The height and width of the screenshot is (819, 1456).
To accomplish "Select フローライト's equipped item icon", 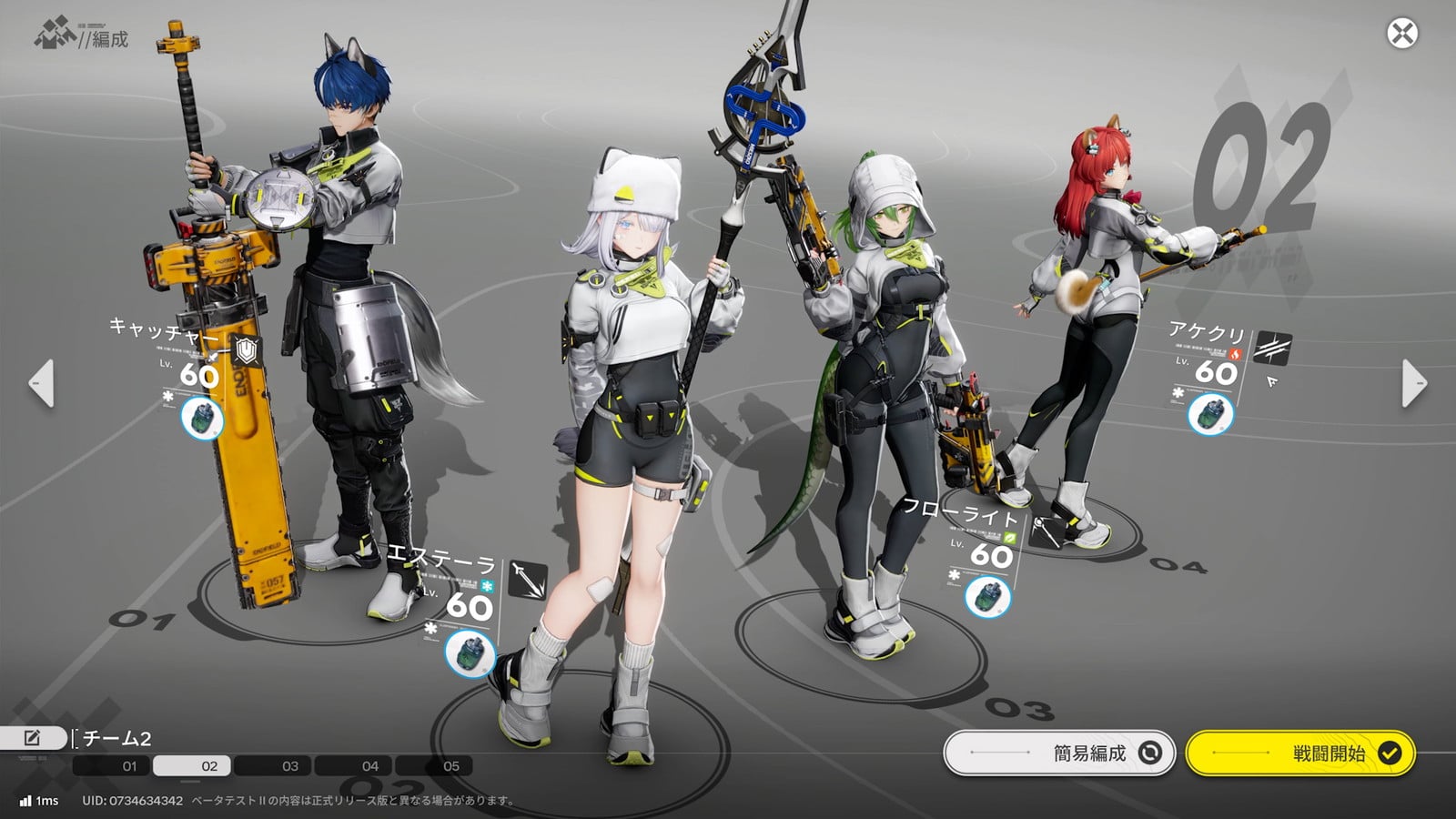I will click(987, 596).
